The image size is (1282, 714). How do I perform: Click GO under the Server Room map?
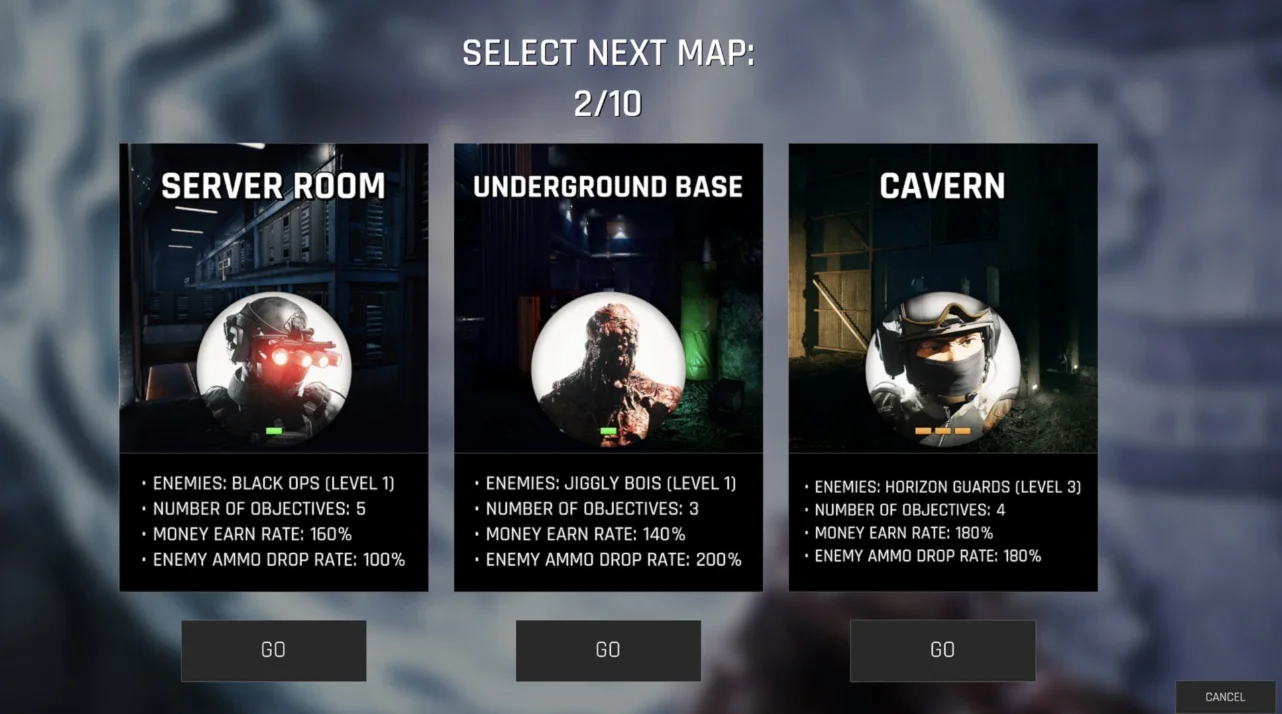(273, 650)
